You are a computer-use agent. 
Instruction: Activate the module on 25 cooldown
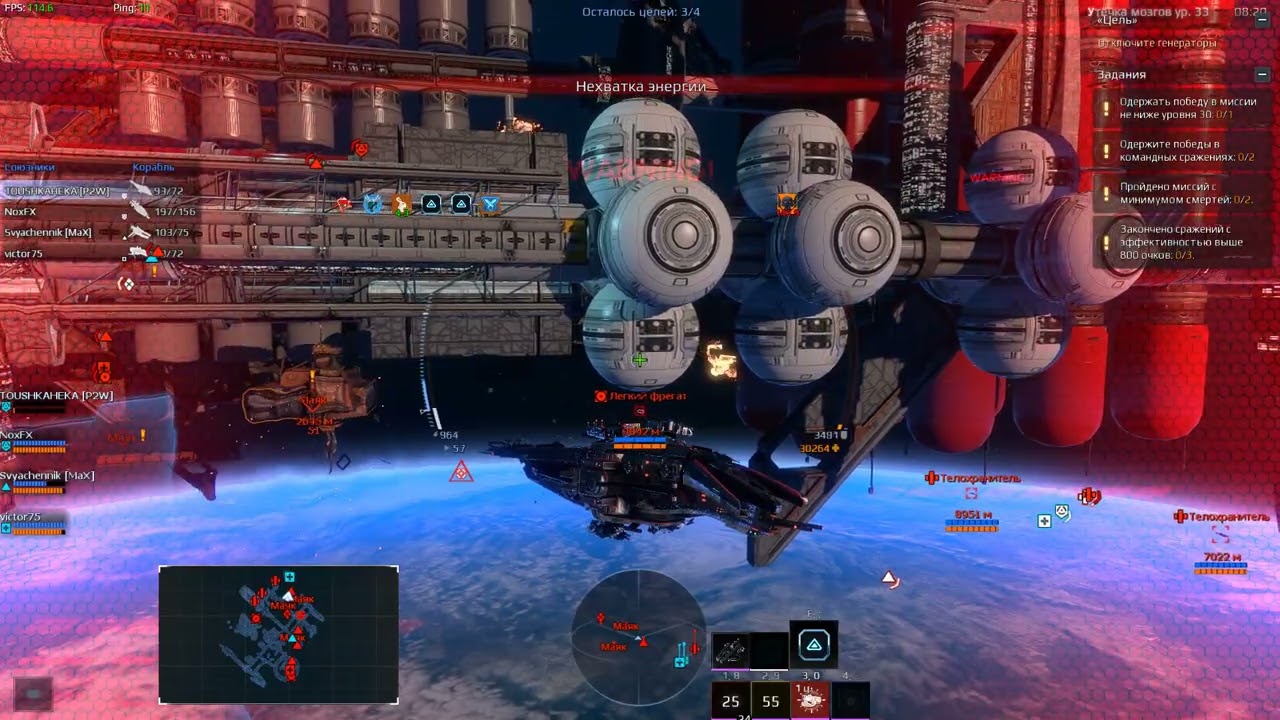point(730,701)
